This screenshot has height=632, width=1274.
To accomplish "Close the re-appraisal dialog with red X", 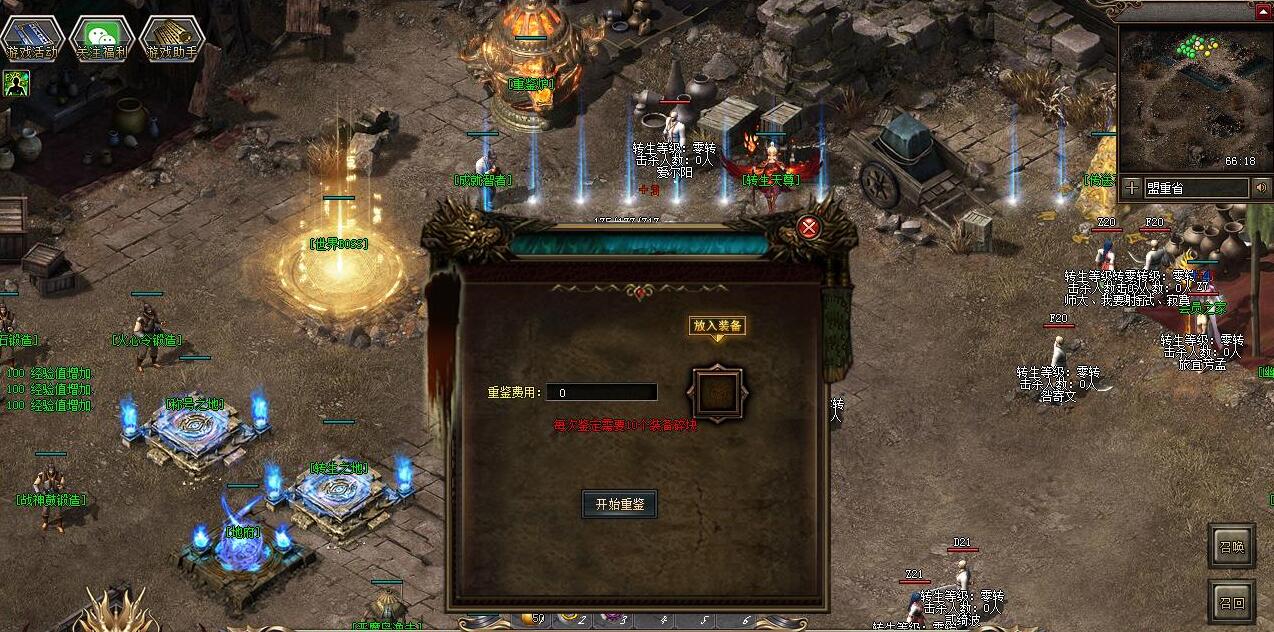I will click(809, 228).
